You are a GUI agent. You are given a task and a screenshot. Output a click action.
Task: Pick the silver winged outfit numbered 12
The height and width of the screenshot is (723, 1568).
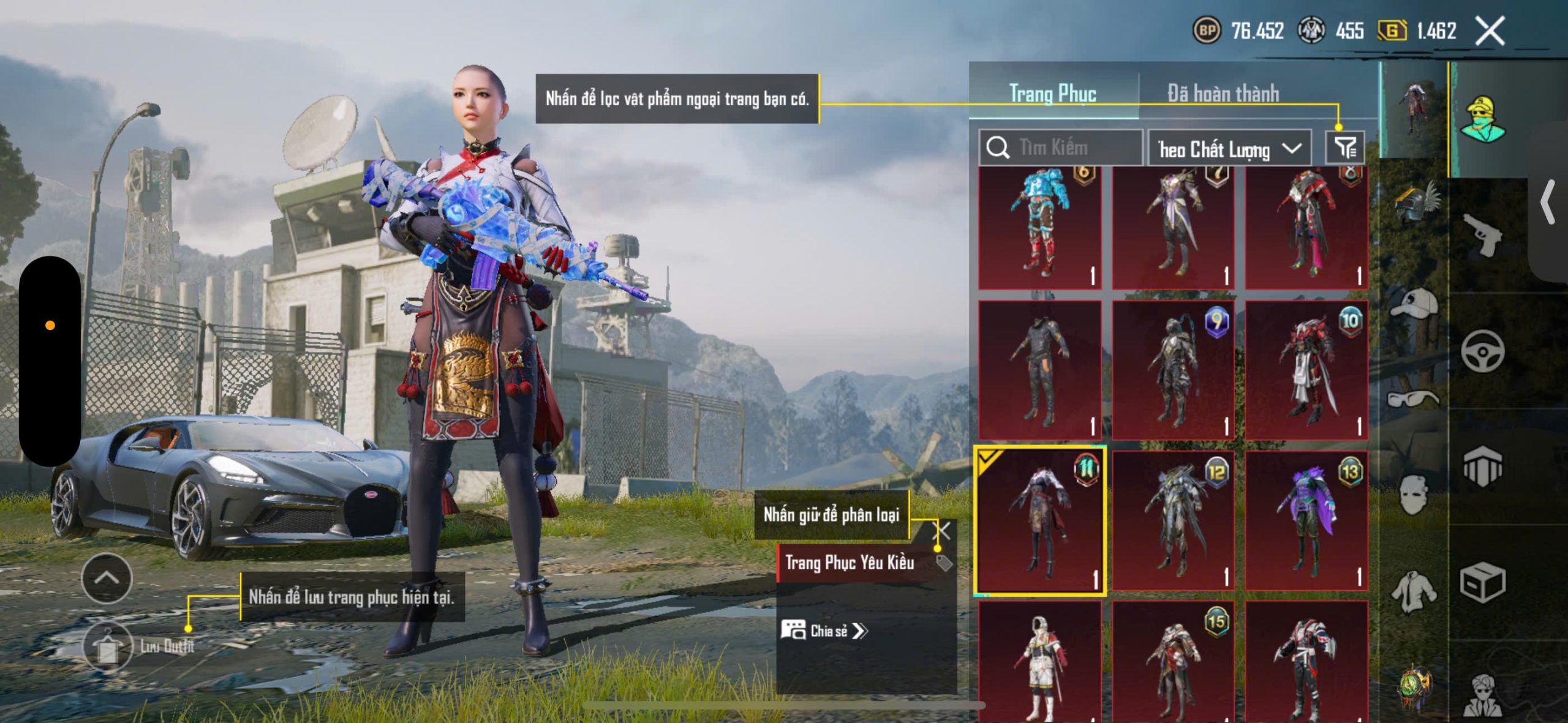point(1174,520)
